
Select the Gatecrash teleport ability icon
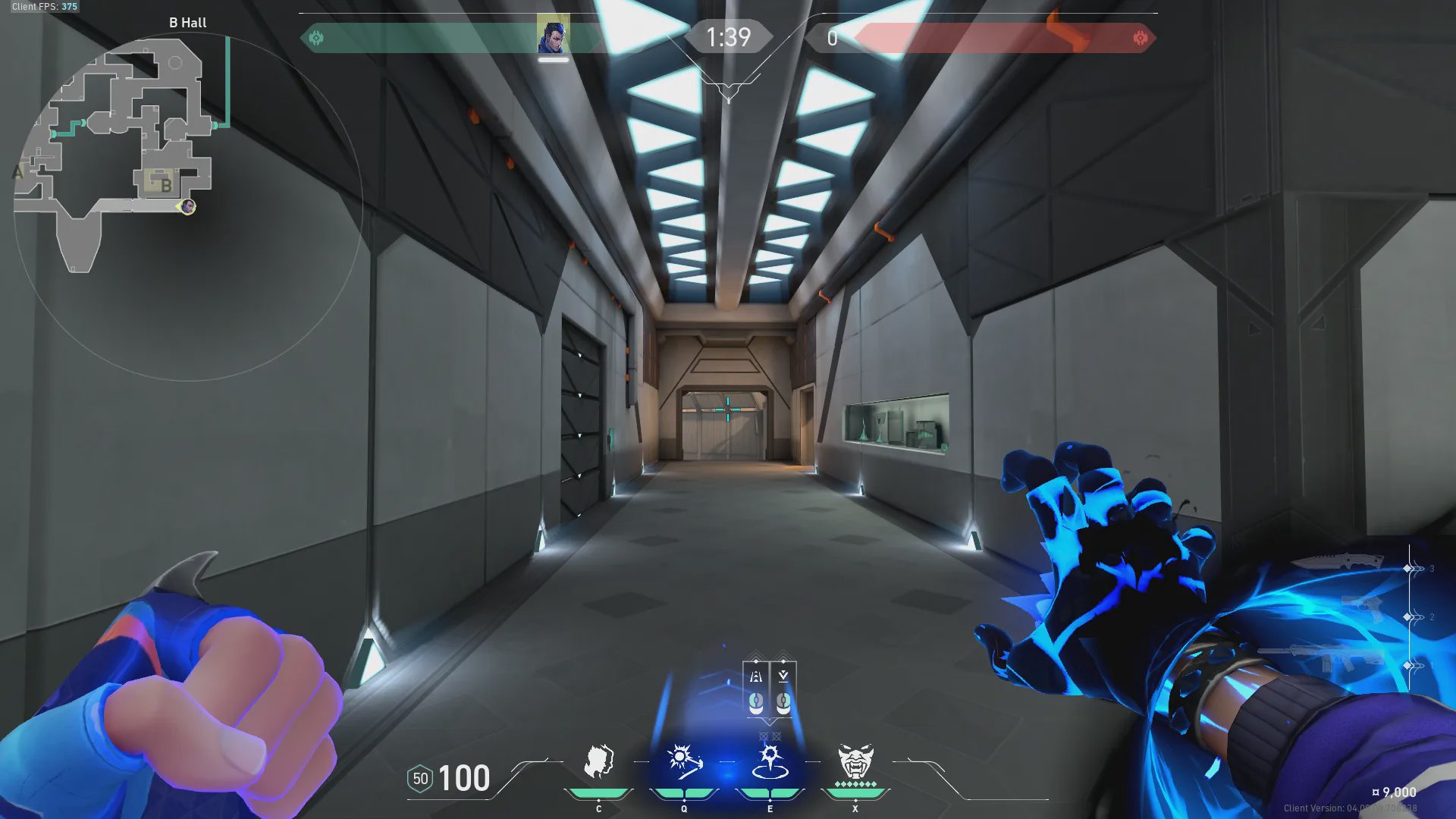coord(770,762)
